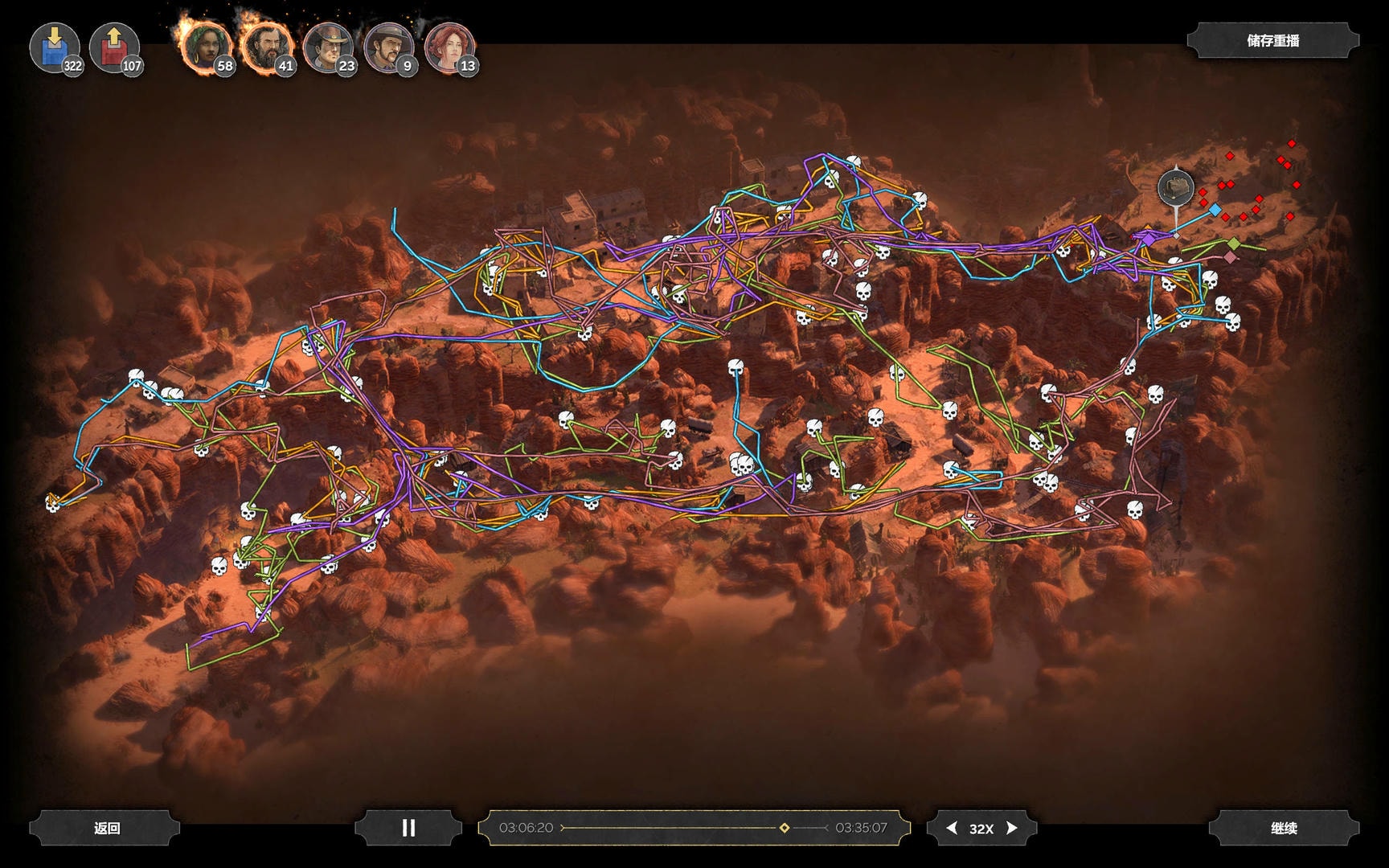Select the green-headwrap woman portrait with 58

(205, 47)
